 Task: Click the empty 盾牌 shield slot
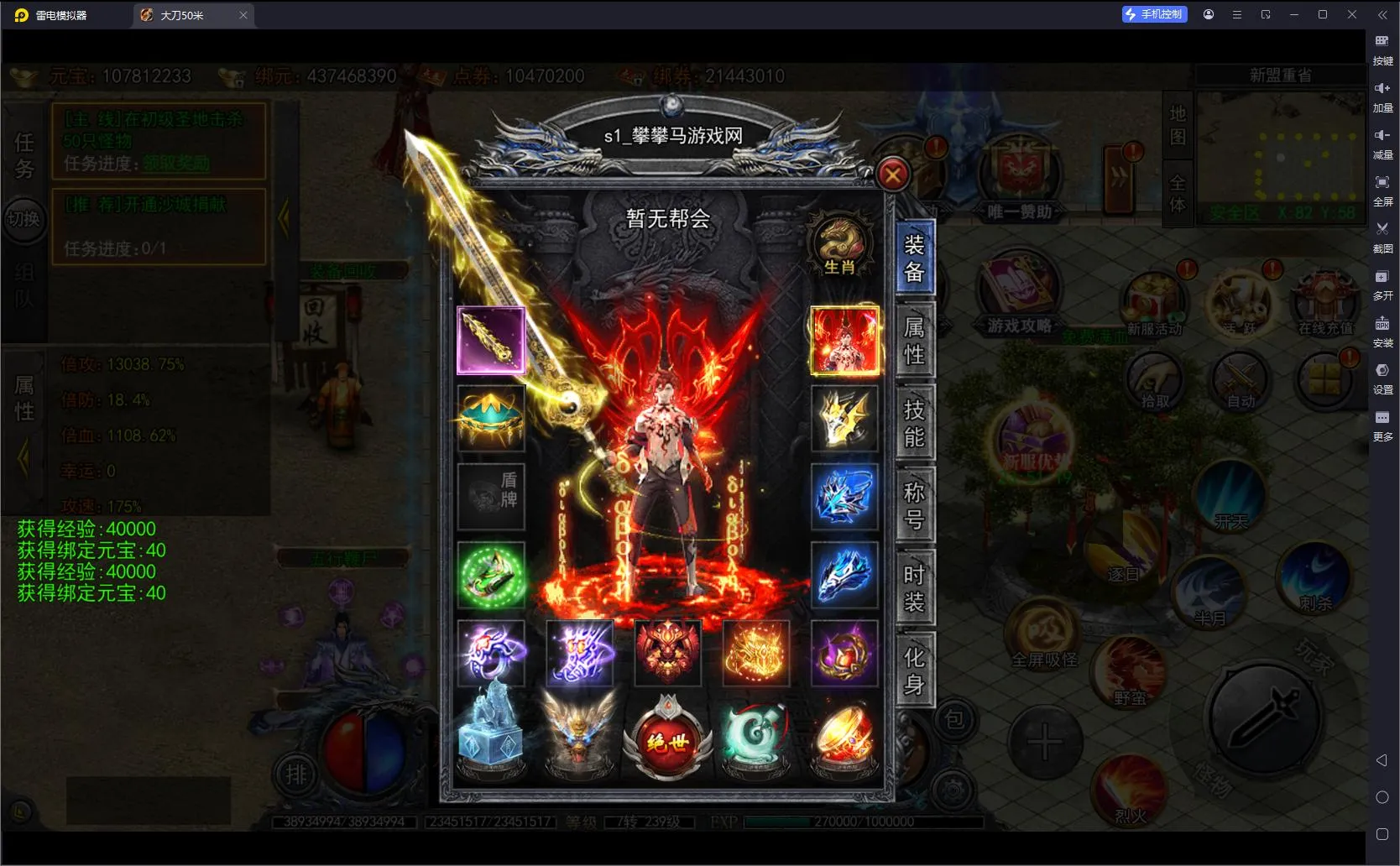491,497
